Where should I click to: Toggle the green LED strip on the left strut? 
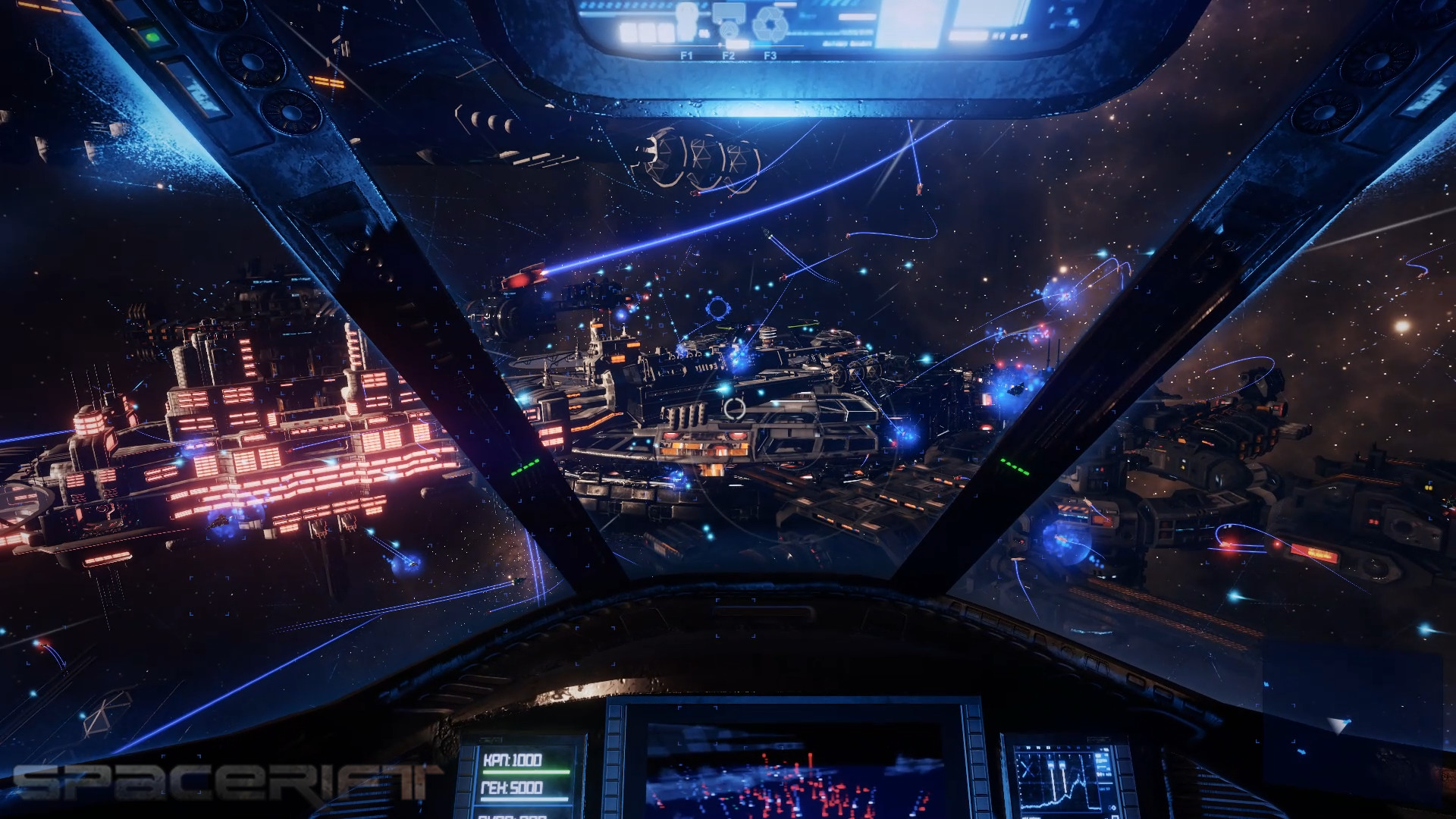pyautogui.click(x=523, y=469)
